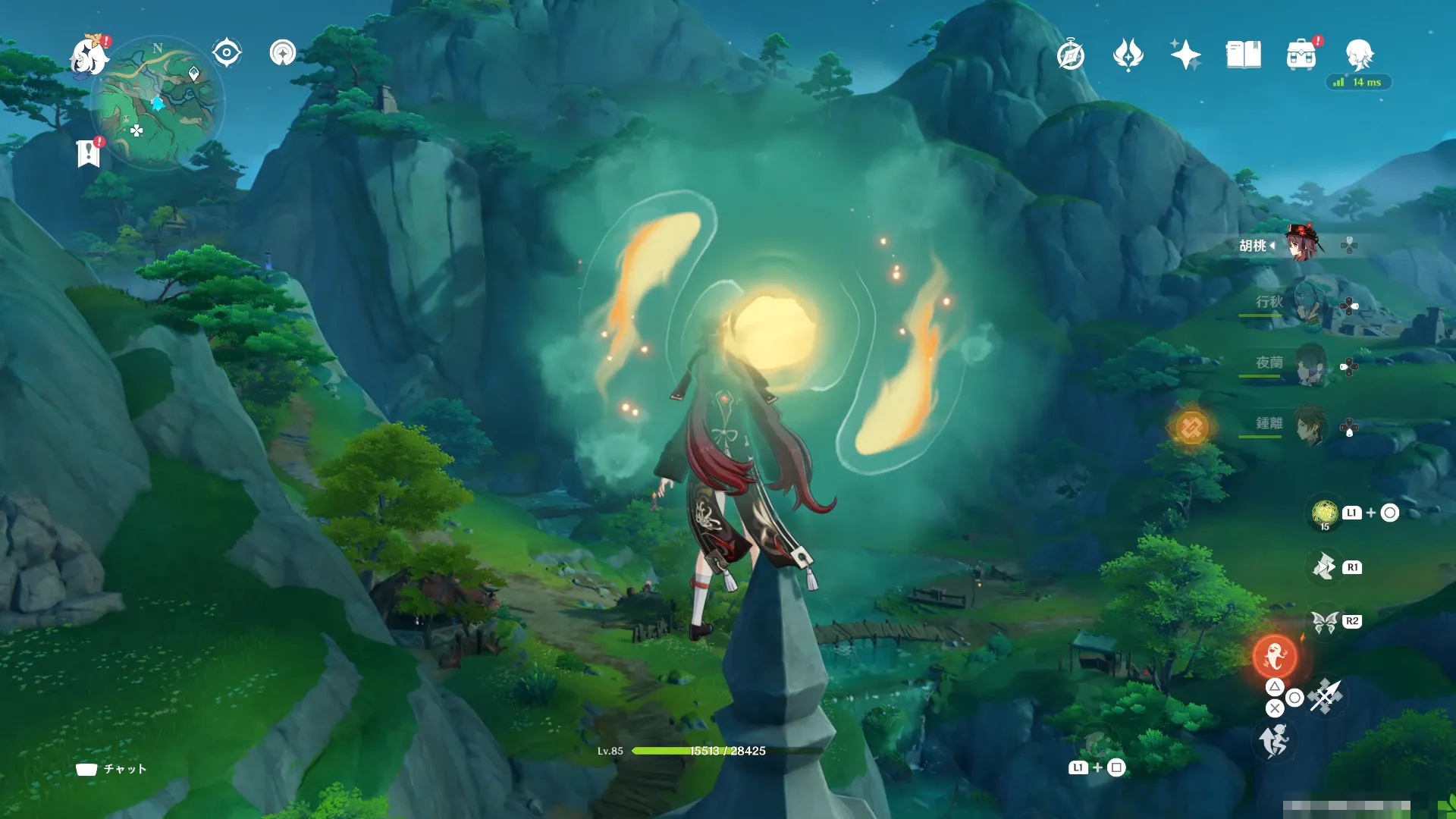Open the backpack inventory icon

(x=1301, y=55)
